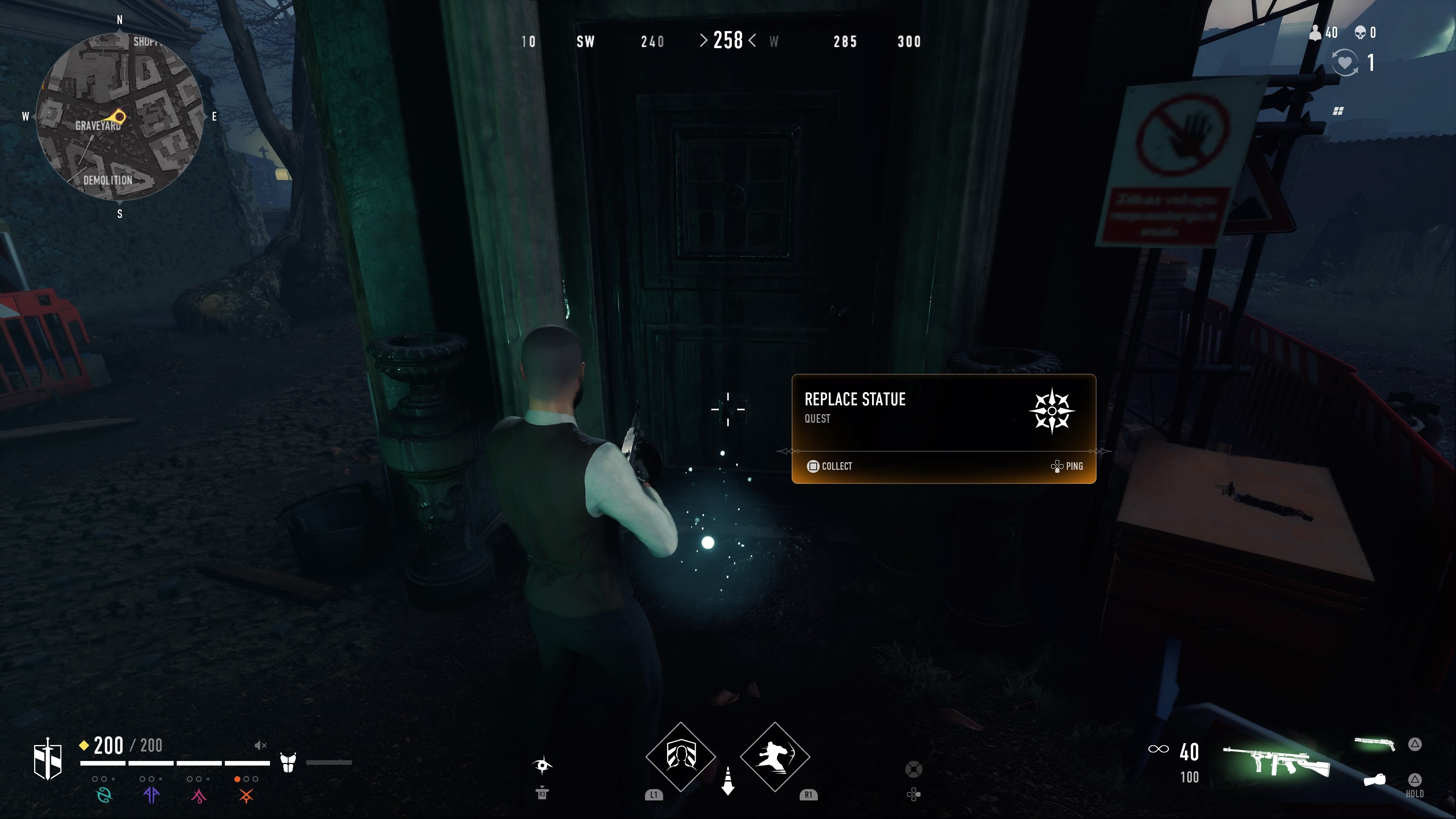1456x819 pixels.
Task: Select the purple rune icon
Action: pyautogui.click(x=151, y=795)
